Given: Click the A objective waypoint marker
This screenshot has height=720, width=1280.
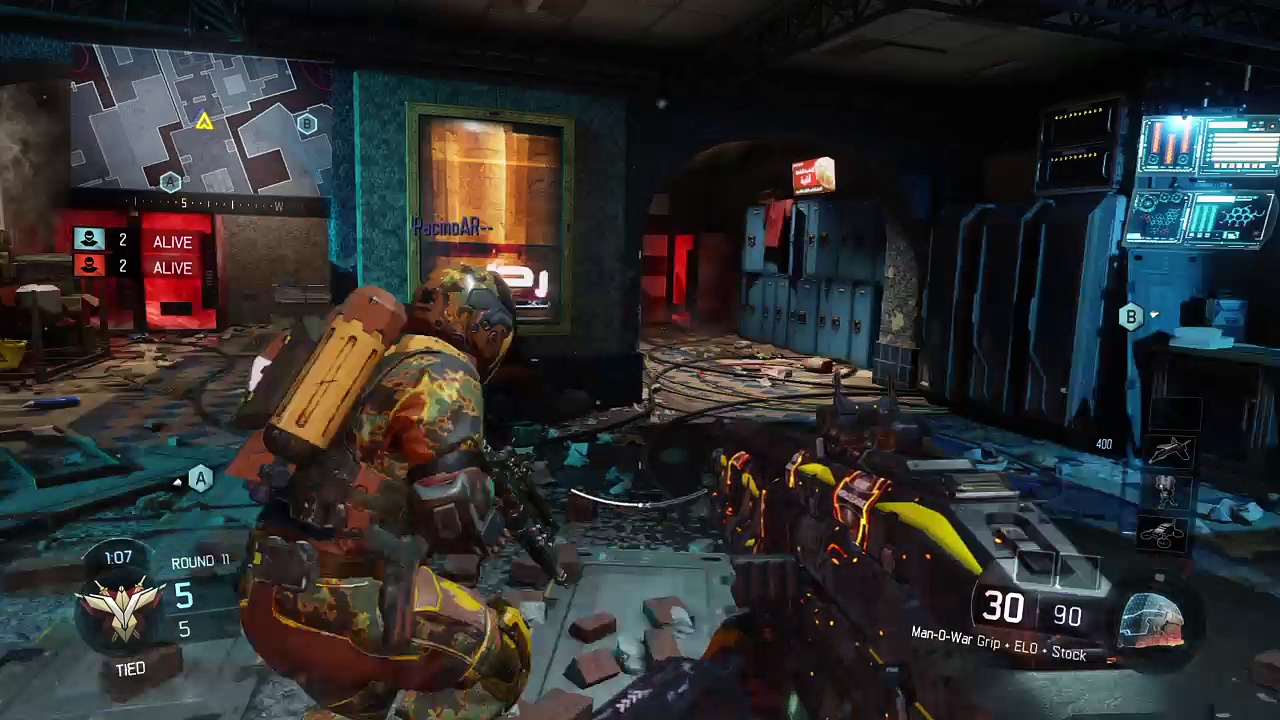Looking at the screenshot, I should (201, 479).
